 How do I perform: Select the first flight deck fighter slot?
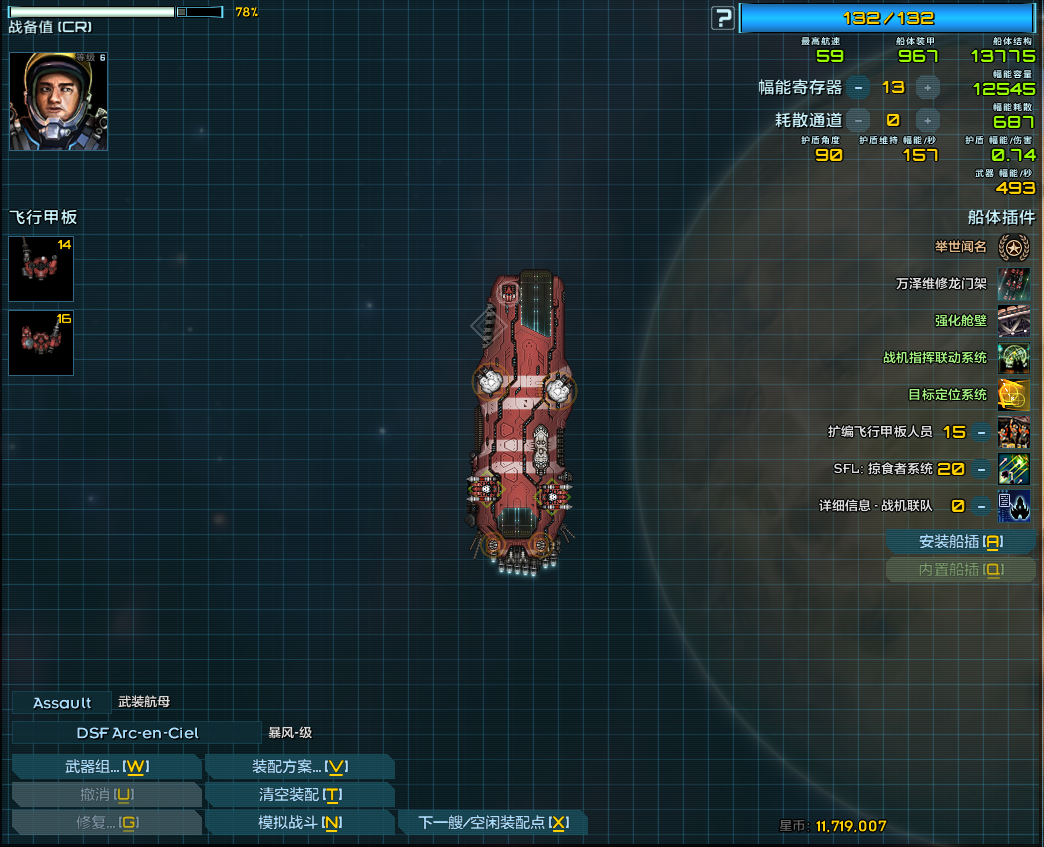click(41, 269)
